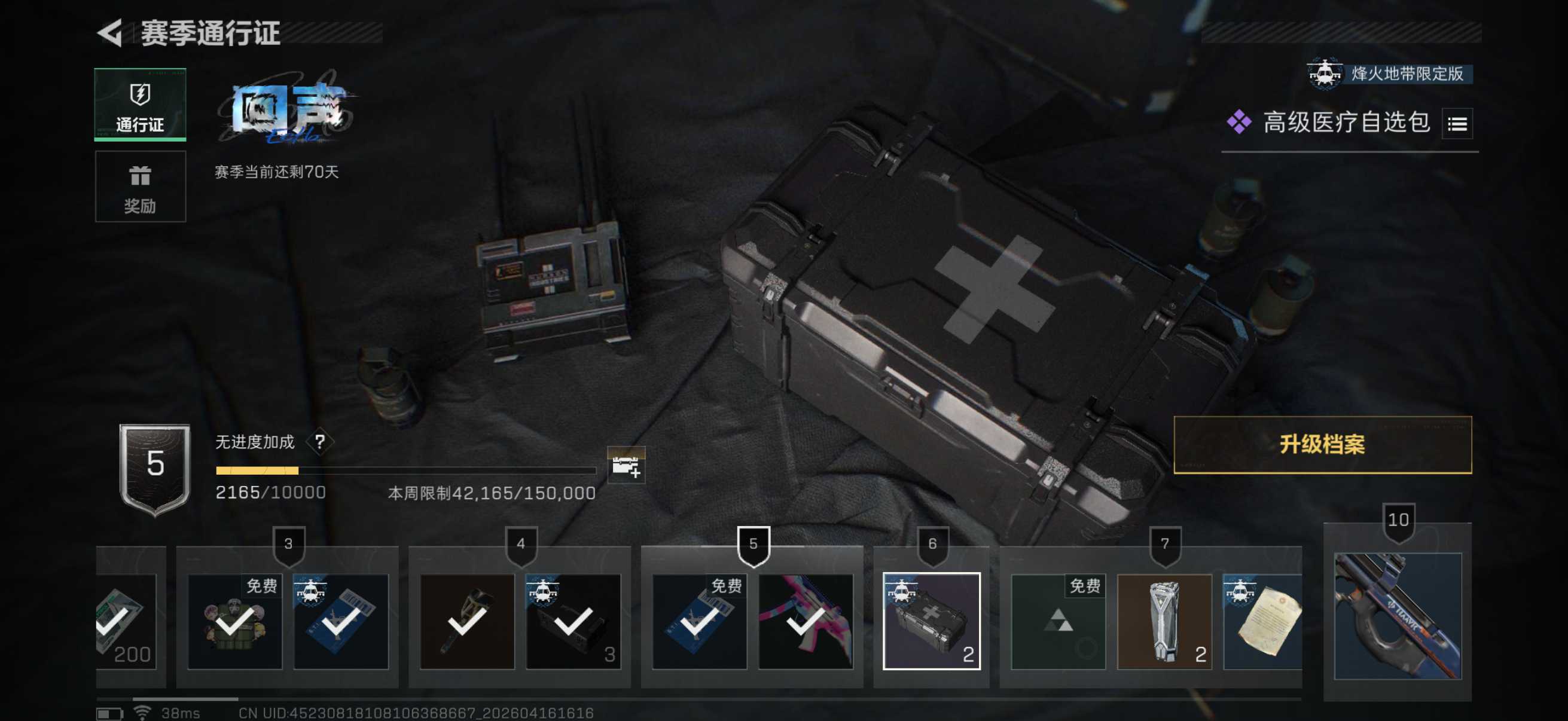
Task: Select the level 6 medical crate reward
Action: tap(931, 621)
